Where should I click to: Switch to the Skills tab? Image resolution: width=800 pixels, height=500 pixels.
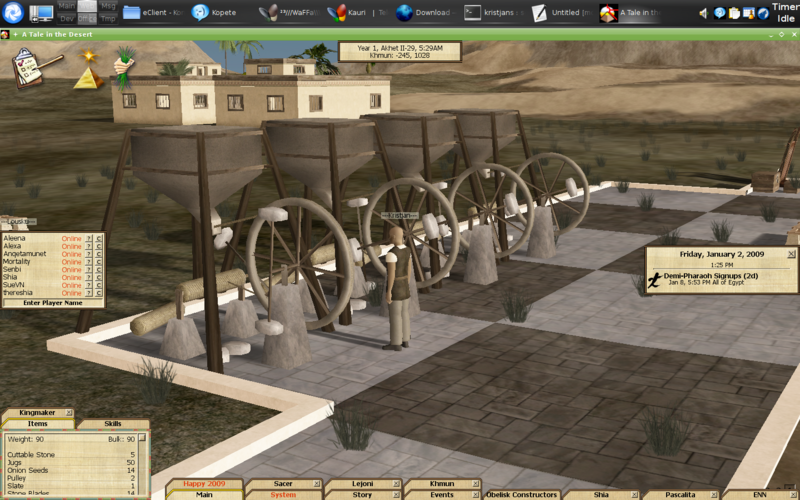coord(113,424)
